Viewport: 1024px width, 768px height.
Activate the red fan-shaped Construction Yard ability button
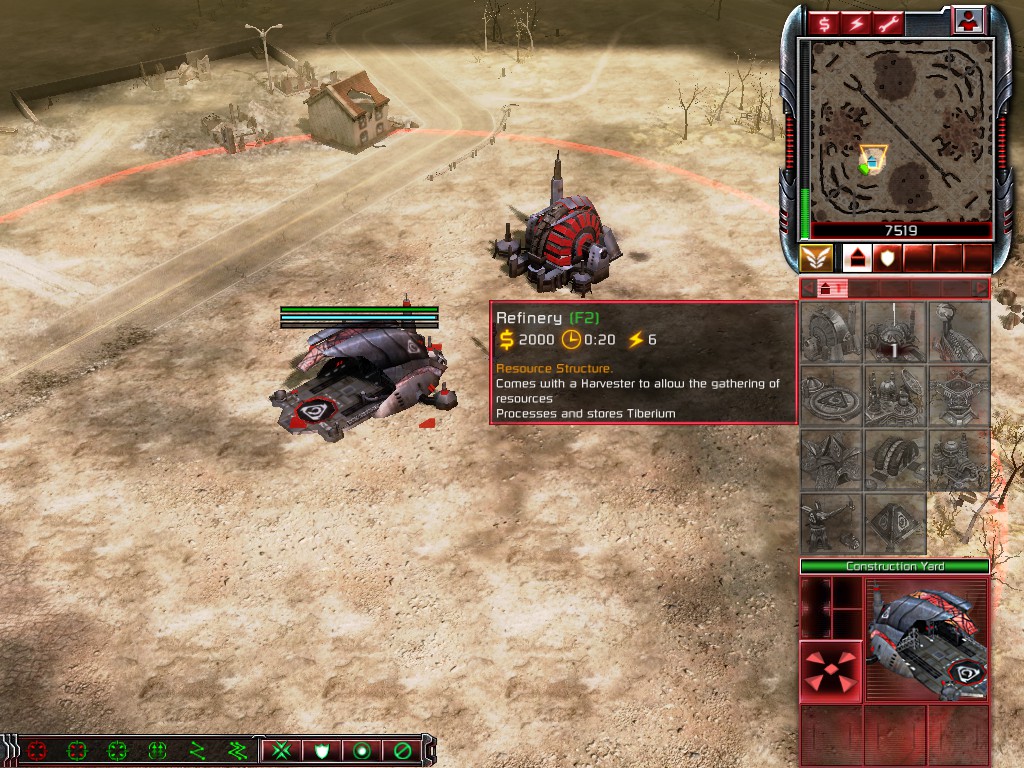coord(831,672)
